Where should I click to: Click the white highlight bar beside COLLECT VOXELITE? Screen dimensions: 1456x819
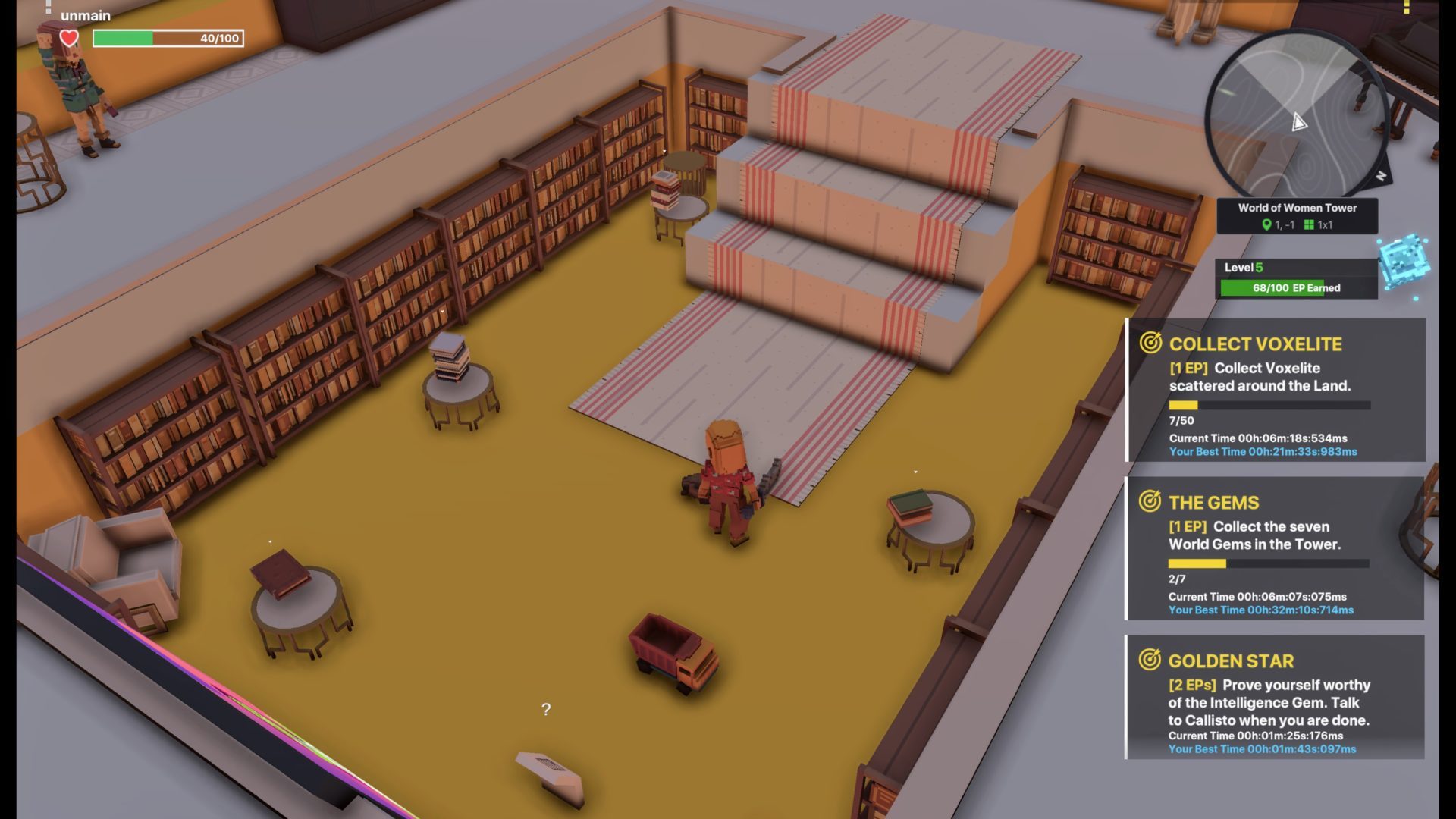click(x=1127, y=391)
